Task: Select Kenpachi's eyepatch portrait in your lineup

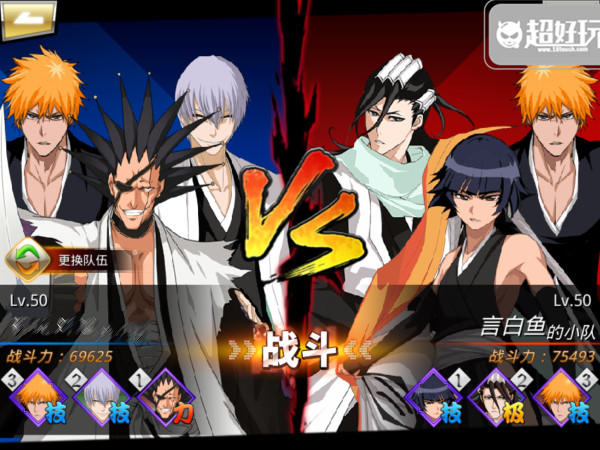Action: point(164,397)
